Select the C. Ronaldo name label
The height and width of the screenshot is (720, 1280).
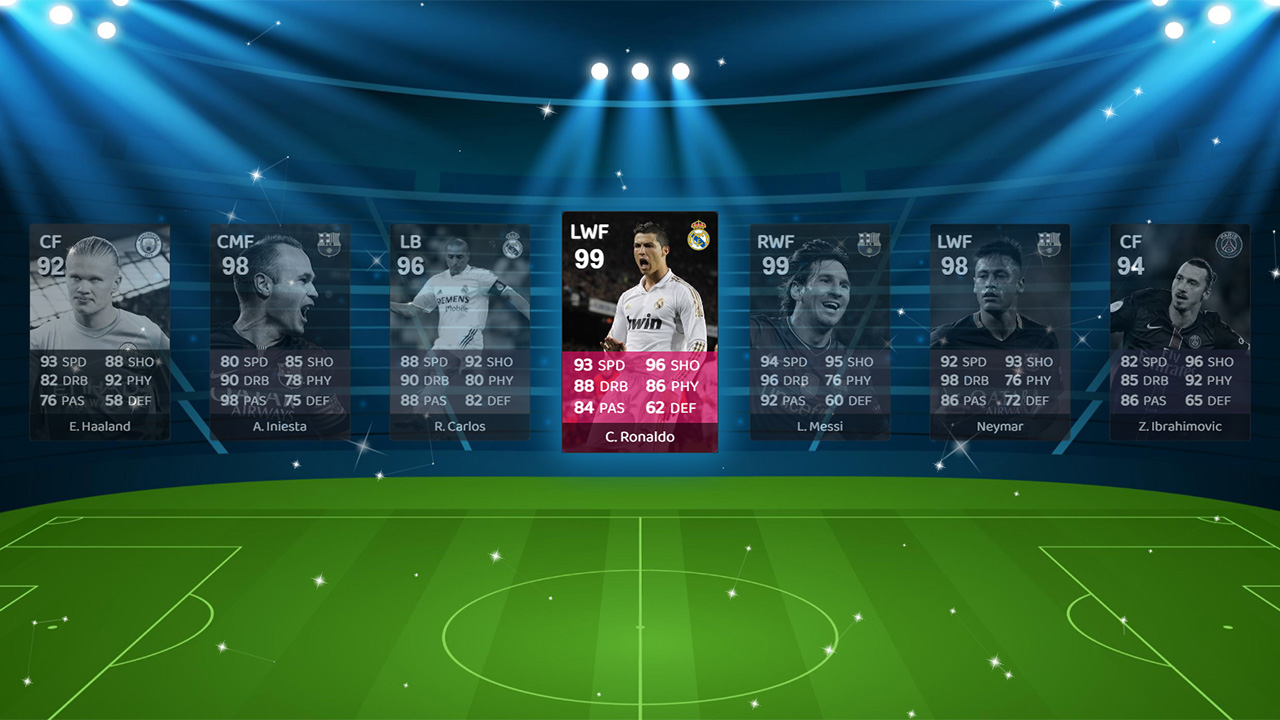[x=640, y=438]
